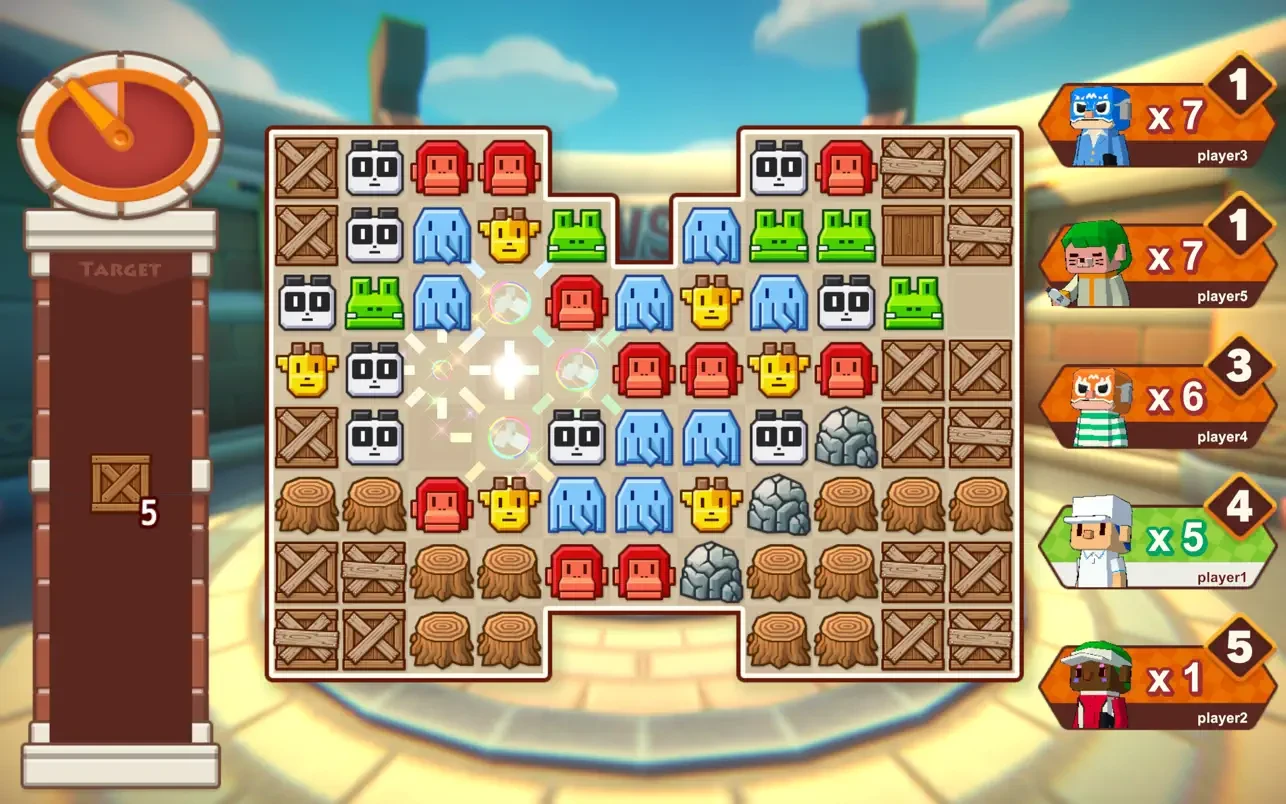Image resolution: width=1286 pixels, height=804 pixels.
Task: Select the gray rock next to two red monkeys
Action: click(x=711, y=573)
